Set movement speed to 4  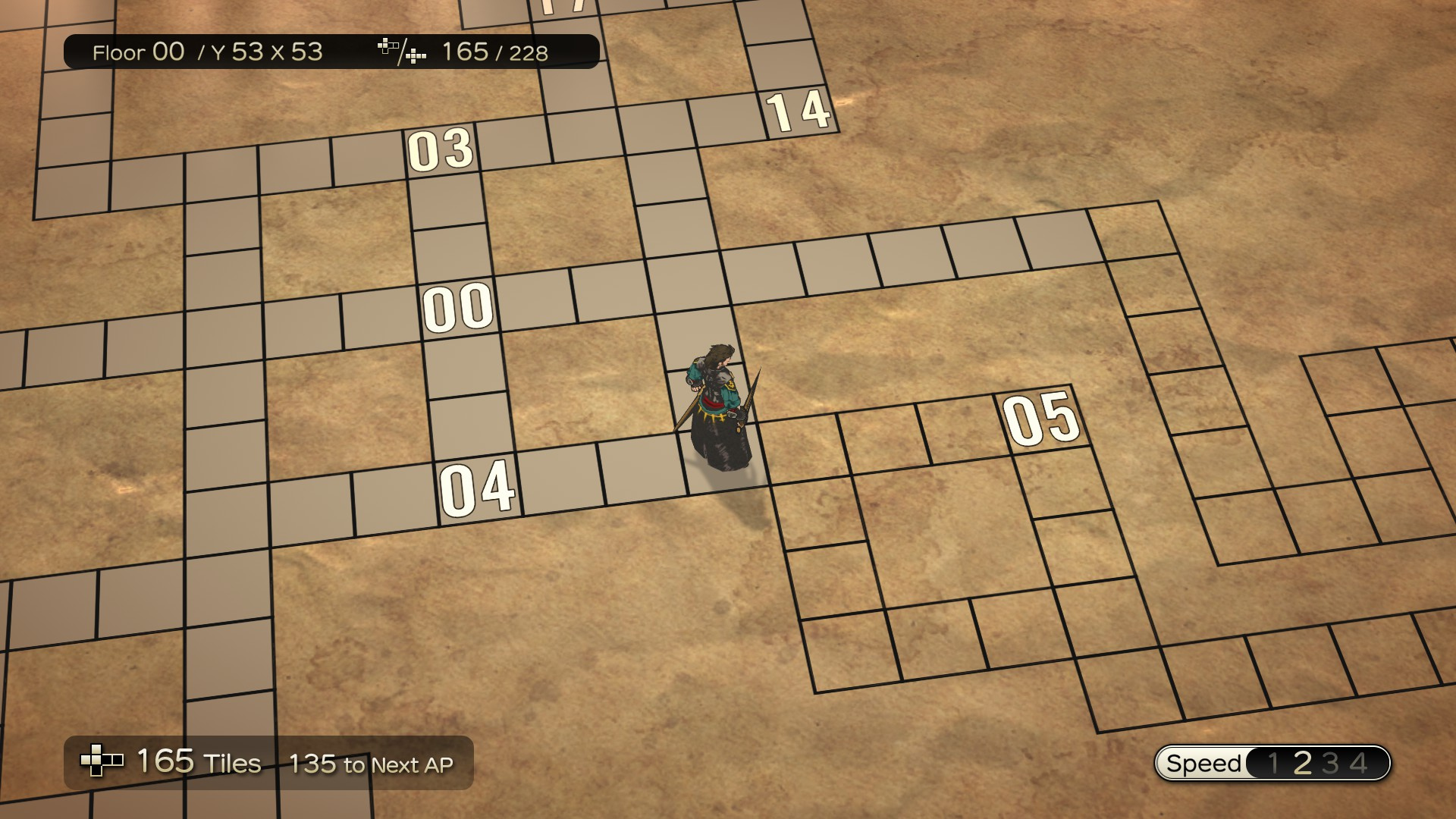1358,763
